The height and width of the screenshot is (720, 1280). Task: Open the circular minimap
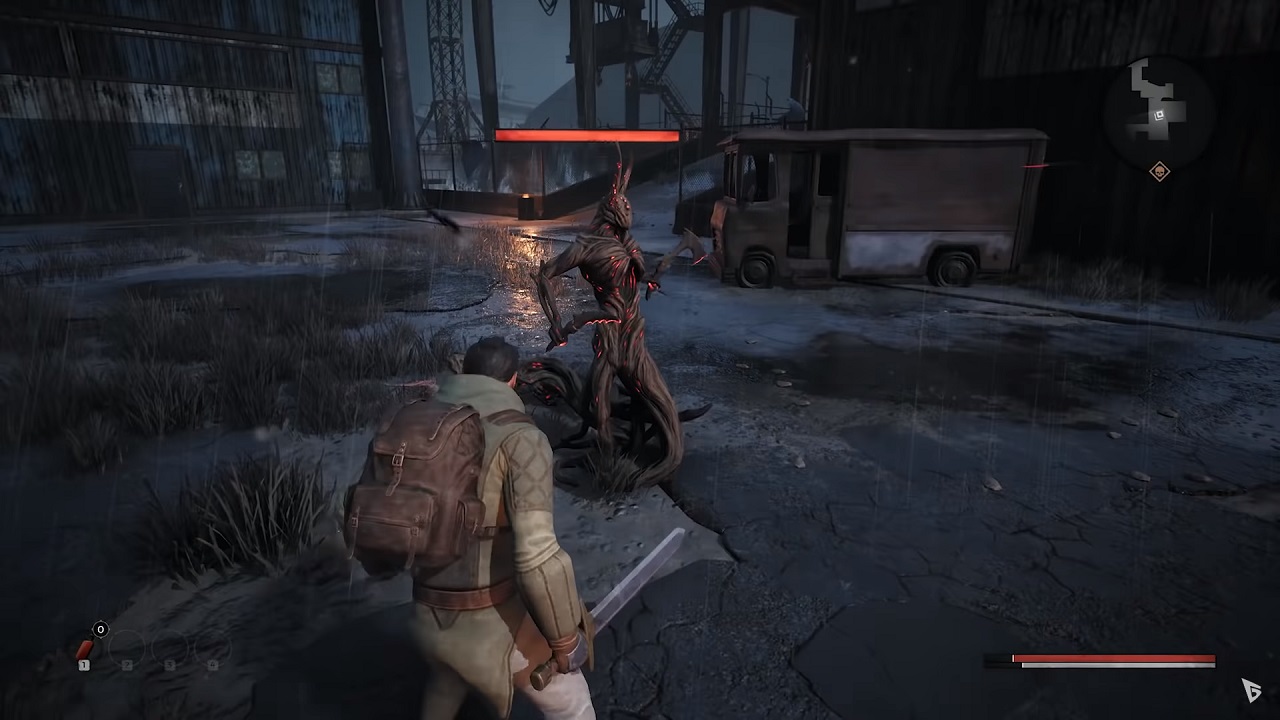(1158, 104)
